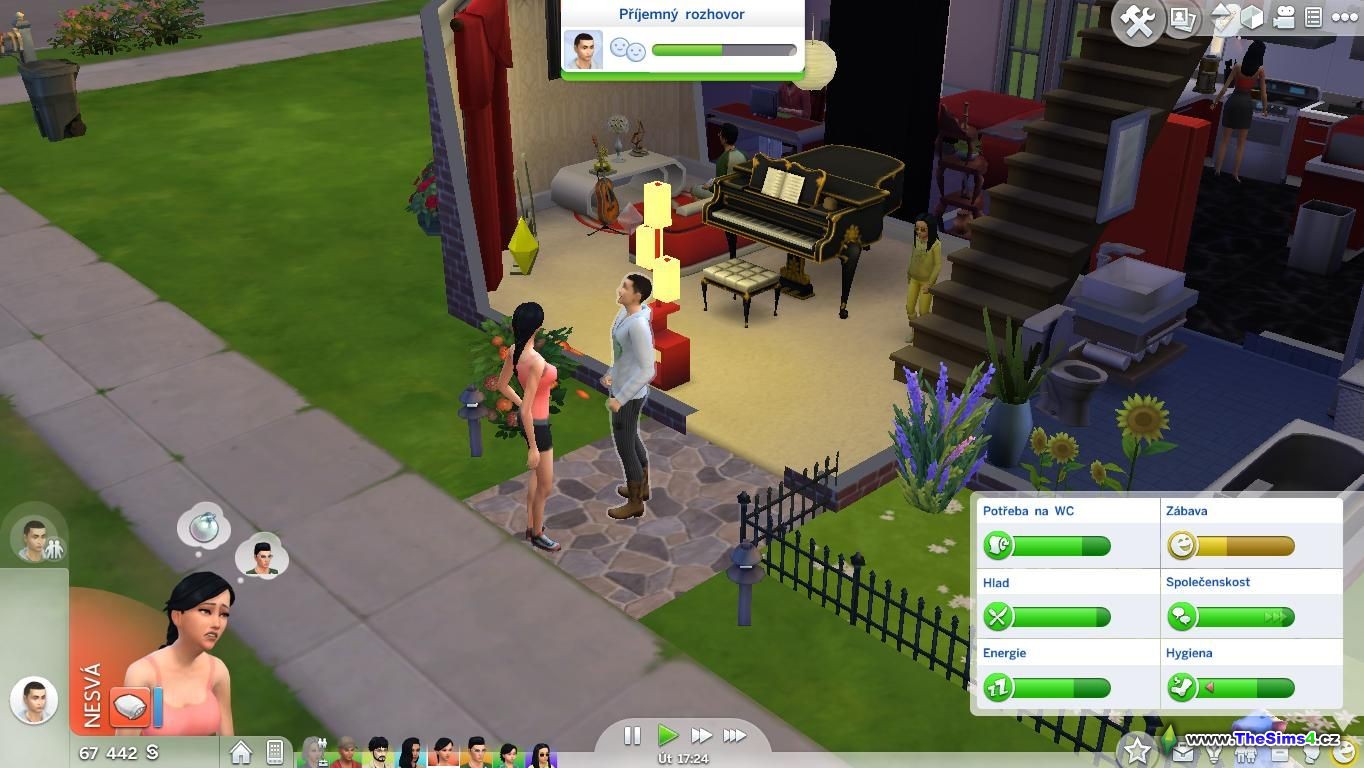The image size is (1364, 768).
Task: Click the uncomfortable moodlet icon on the portrait
Action: [130, 706]
